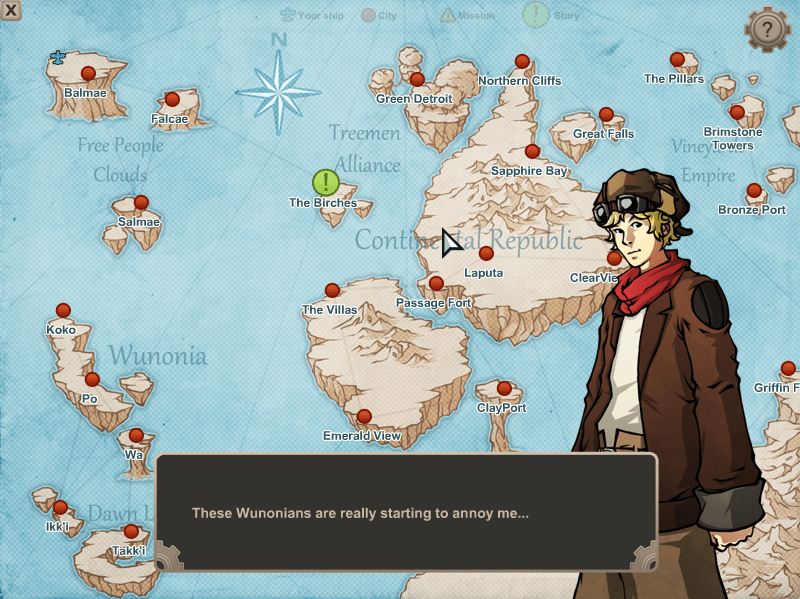This screenshot has width=800, height=599.
Task: Click the Salmae city marker
Action: [141, 202]
